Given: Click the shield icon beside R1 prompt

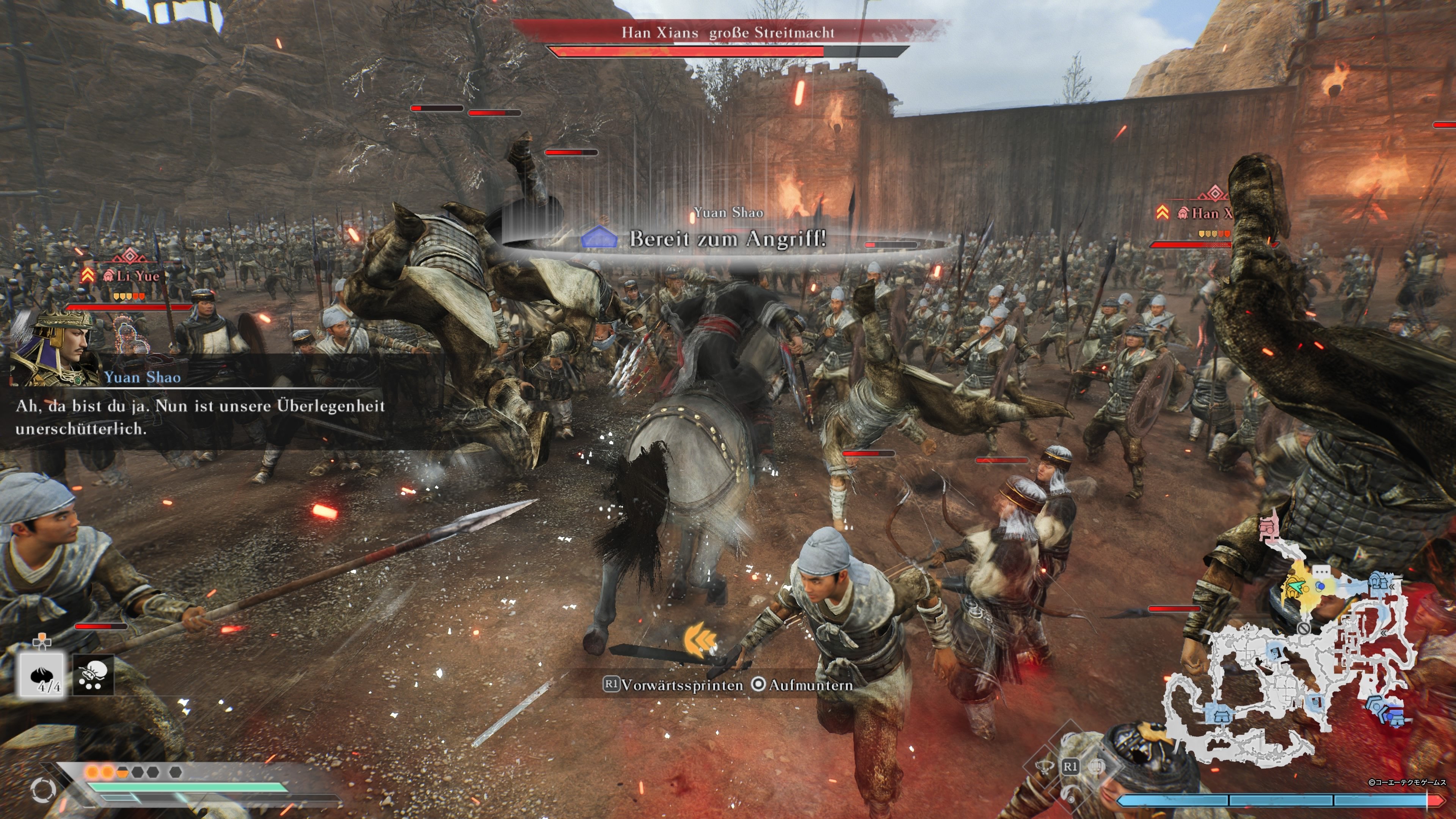Looking at the screenshot, I should click(x=1097, y=766).
